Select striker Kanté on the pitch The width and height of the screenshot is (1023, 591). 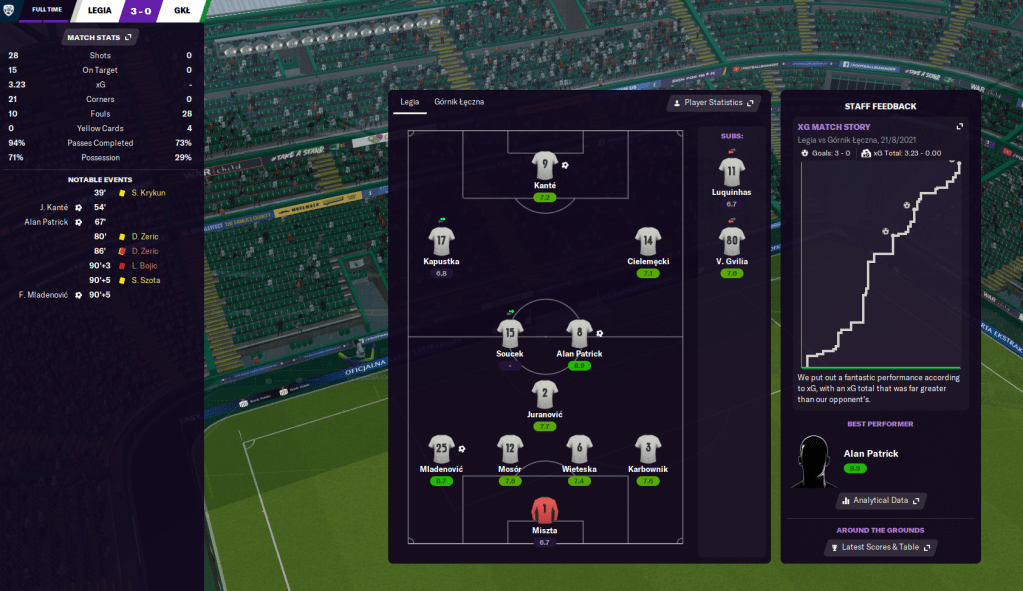544,165
